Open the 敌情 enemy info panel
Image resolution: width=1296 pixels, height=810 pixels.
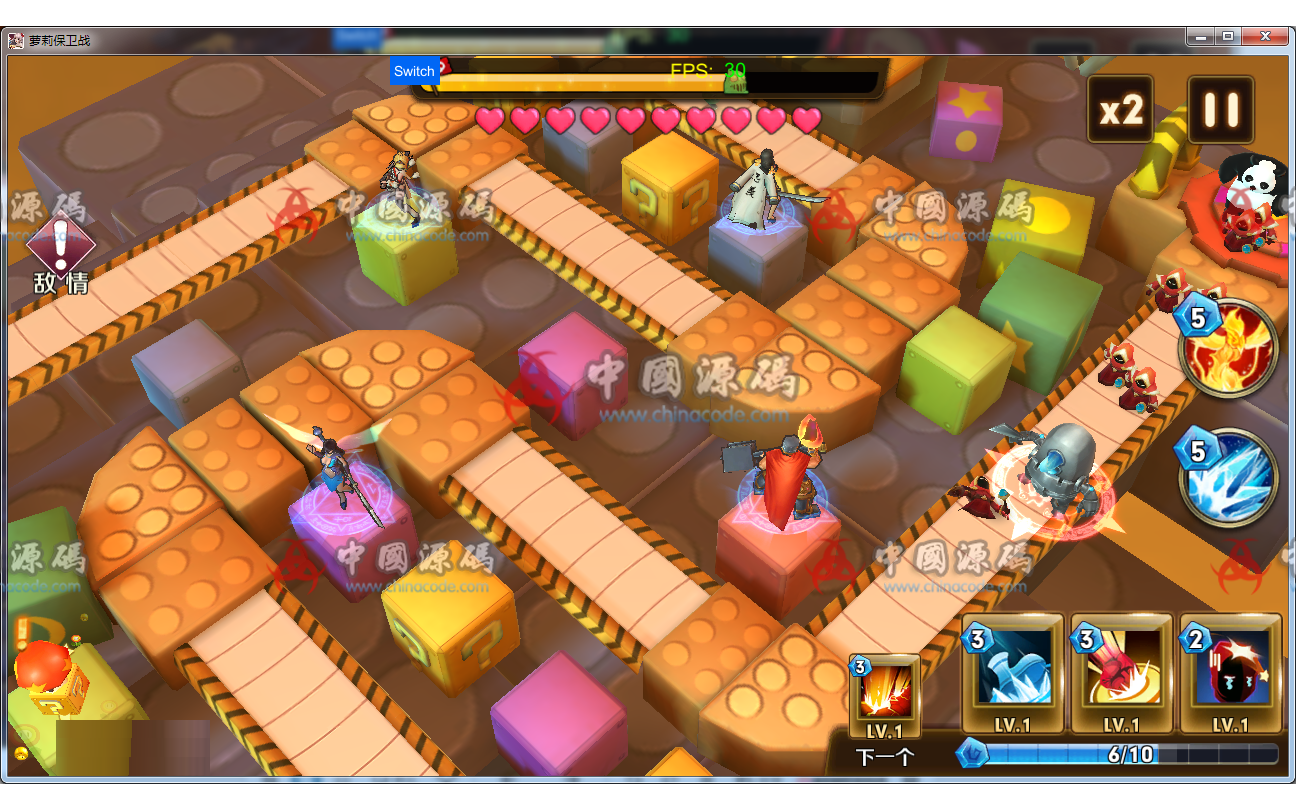61,257
